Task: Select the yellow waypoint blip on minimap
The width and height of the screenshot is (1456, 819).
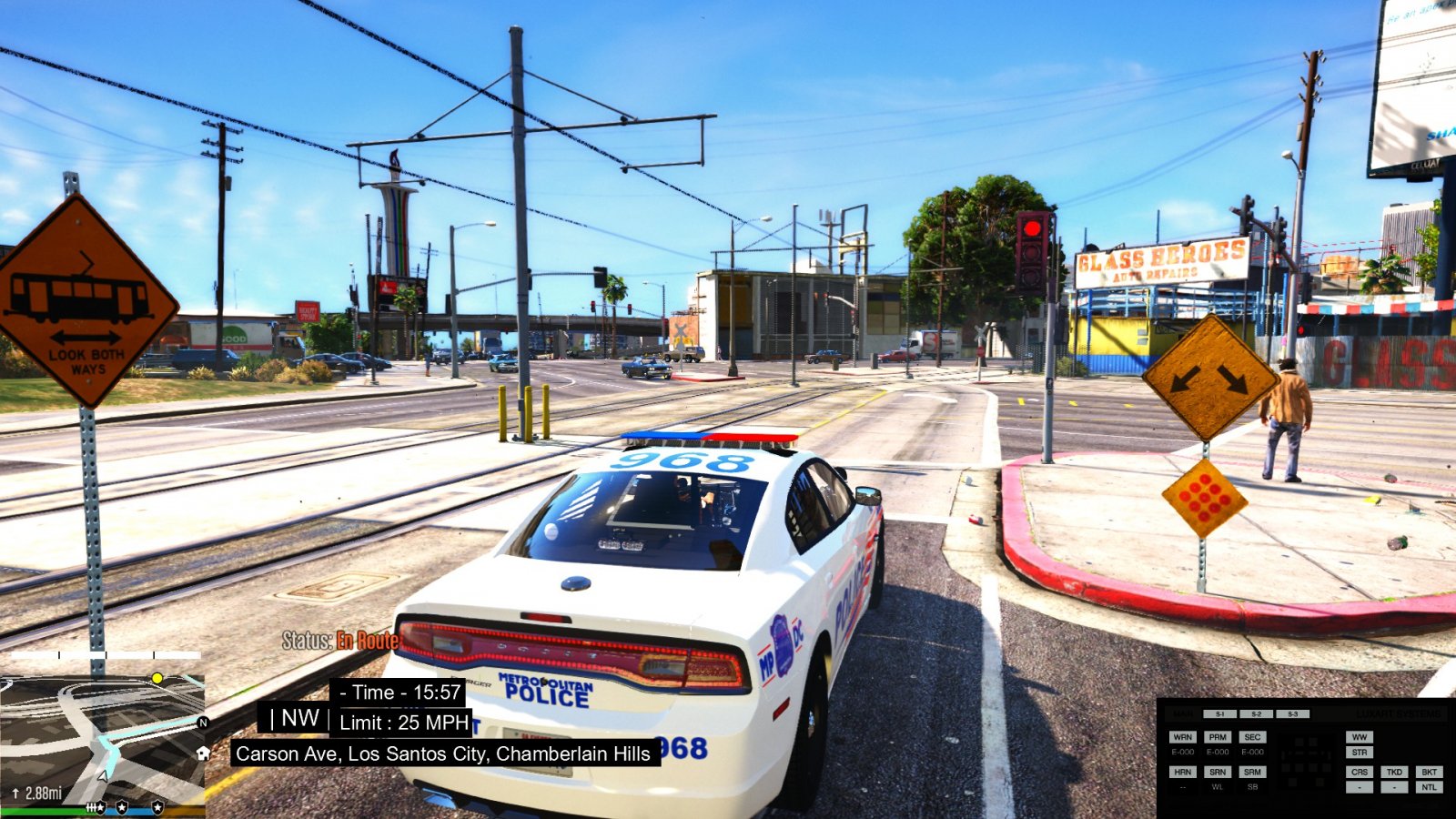Action: click(157, 678)
